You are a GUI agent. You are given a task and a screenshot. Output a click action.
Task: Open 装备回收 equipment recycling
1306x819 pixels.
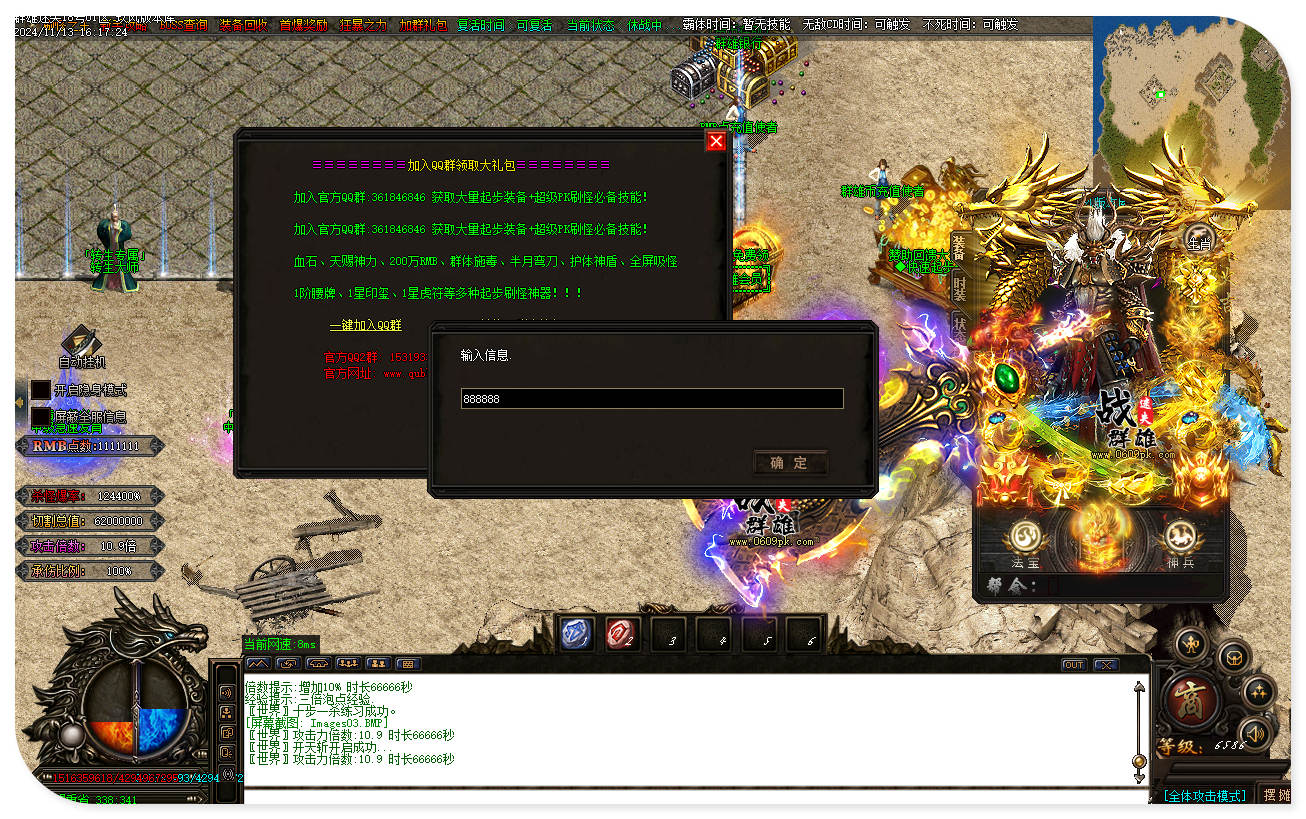243,25
